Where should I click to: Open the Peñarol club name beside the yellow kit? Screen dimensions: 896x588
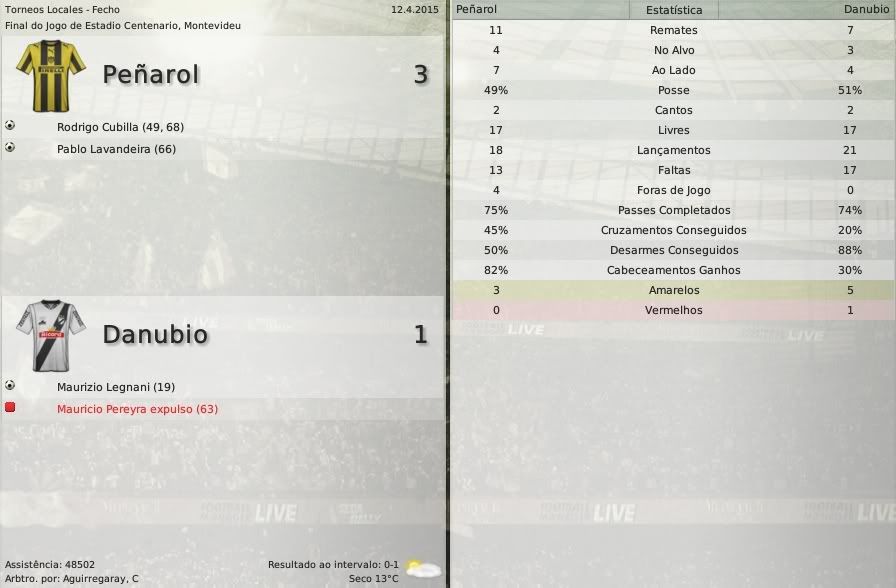click(x=151, y=74)
